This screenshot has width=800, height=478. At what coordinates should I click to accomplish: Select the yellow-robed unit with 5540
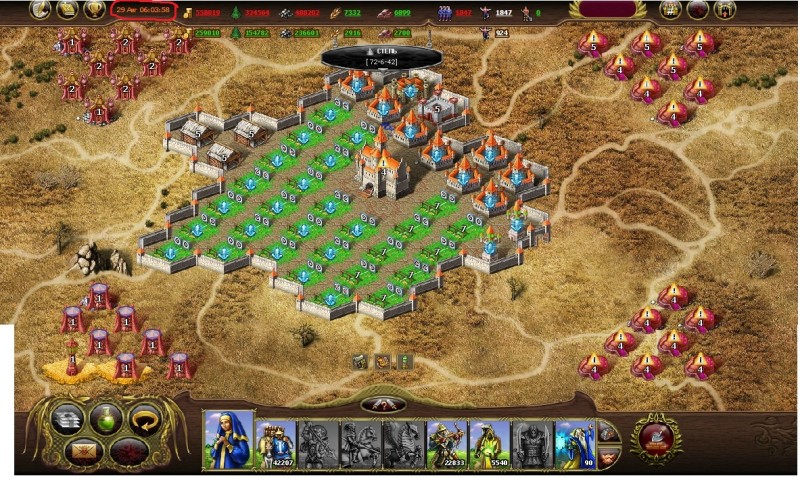click(x=489, y=440)
